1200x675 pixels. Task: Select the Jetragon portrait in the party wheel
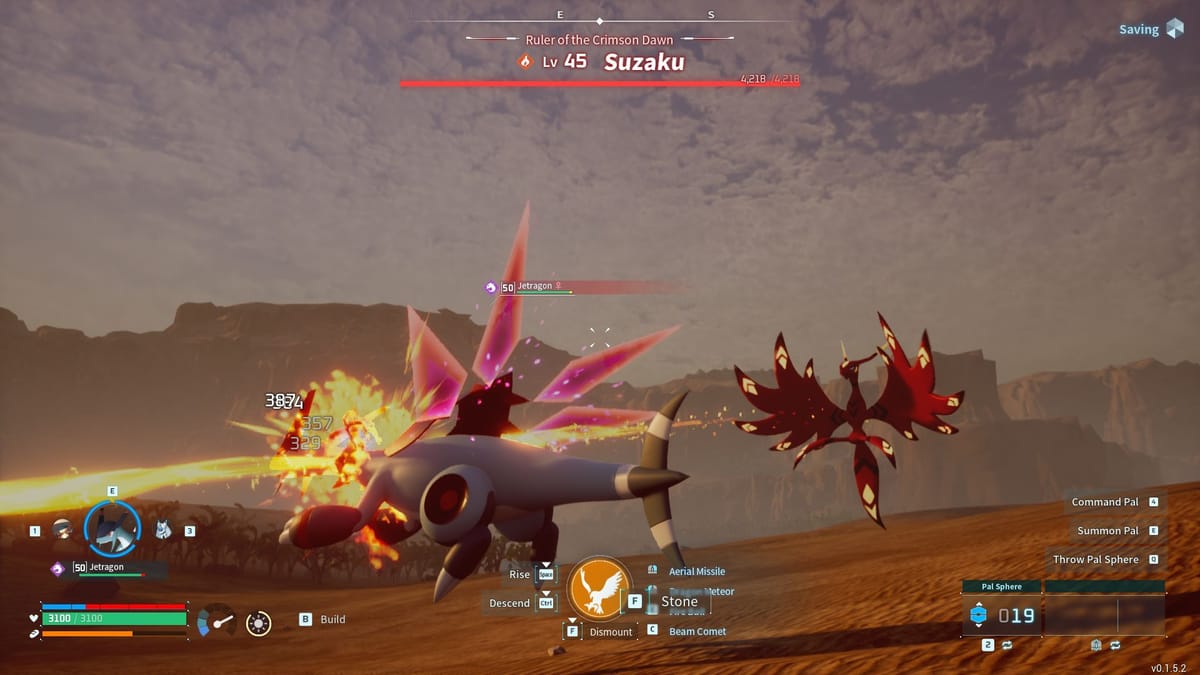[x=111, y=529]
